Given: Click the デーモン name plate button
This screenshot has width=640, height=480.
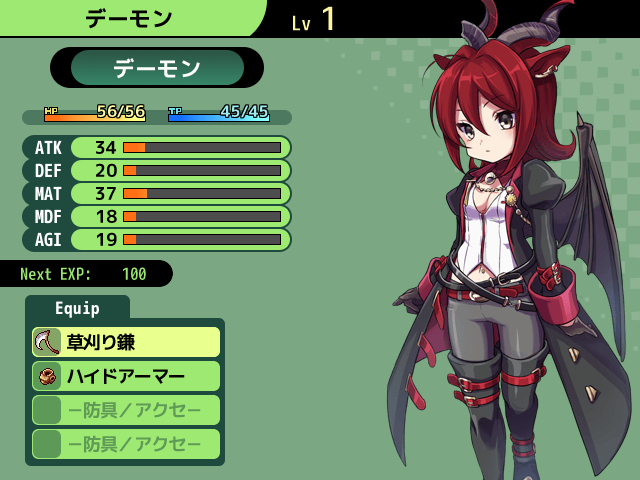Looking at the screenshot, I should click(x=157, y=68).
